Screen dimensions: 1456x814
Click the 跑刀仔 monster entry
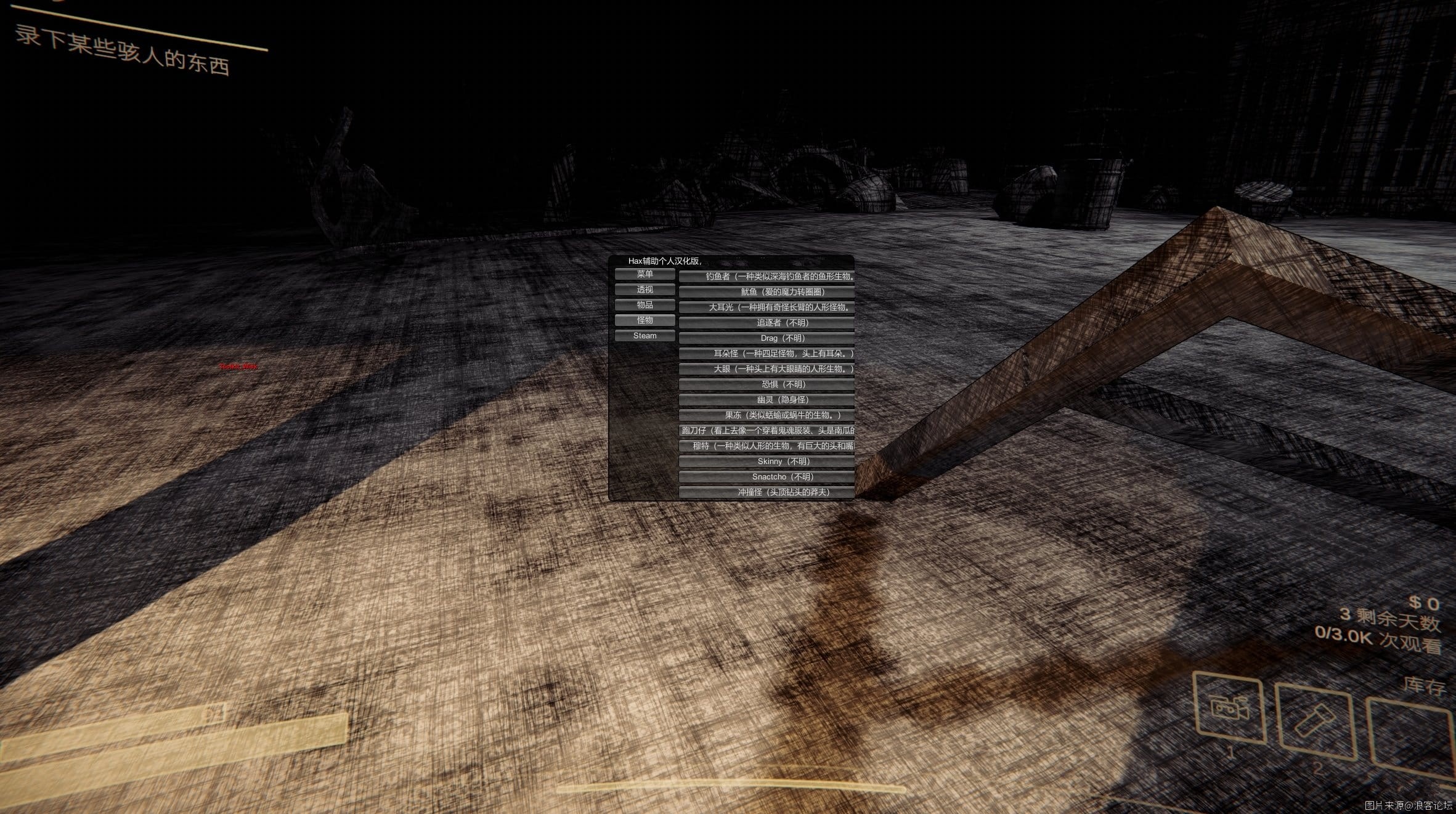[x=767, y=431]
